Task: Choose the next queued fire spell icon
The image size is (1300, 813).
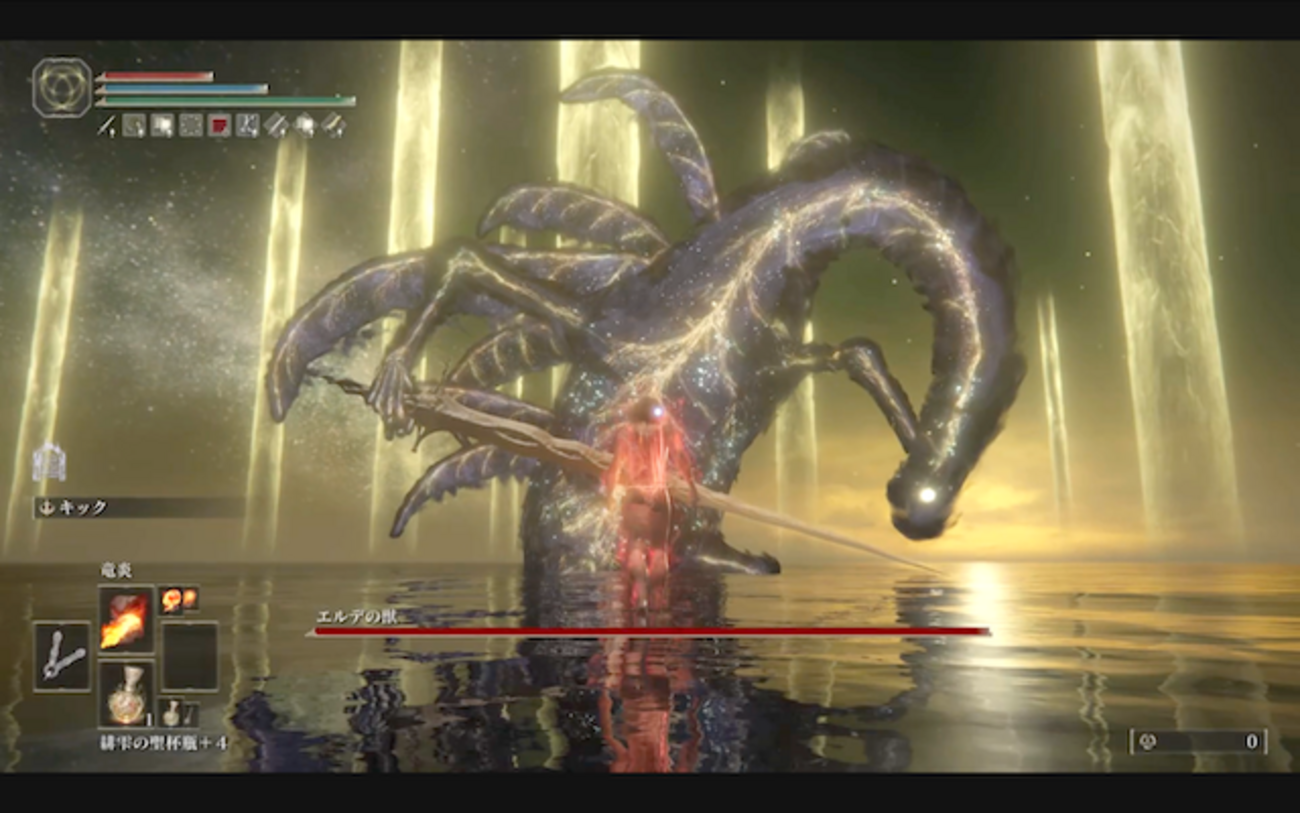Action: (178, 599)
